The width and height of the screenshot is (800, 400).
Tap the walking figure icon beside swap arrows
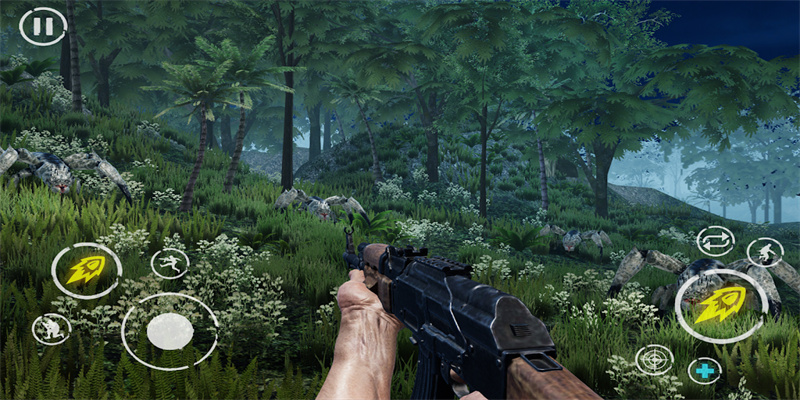click(x=765, y=252)
